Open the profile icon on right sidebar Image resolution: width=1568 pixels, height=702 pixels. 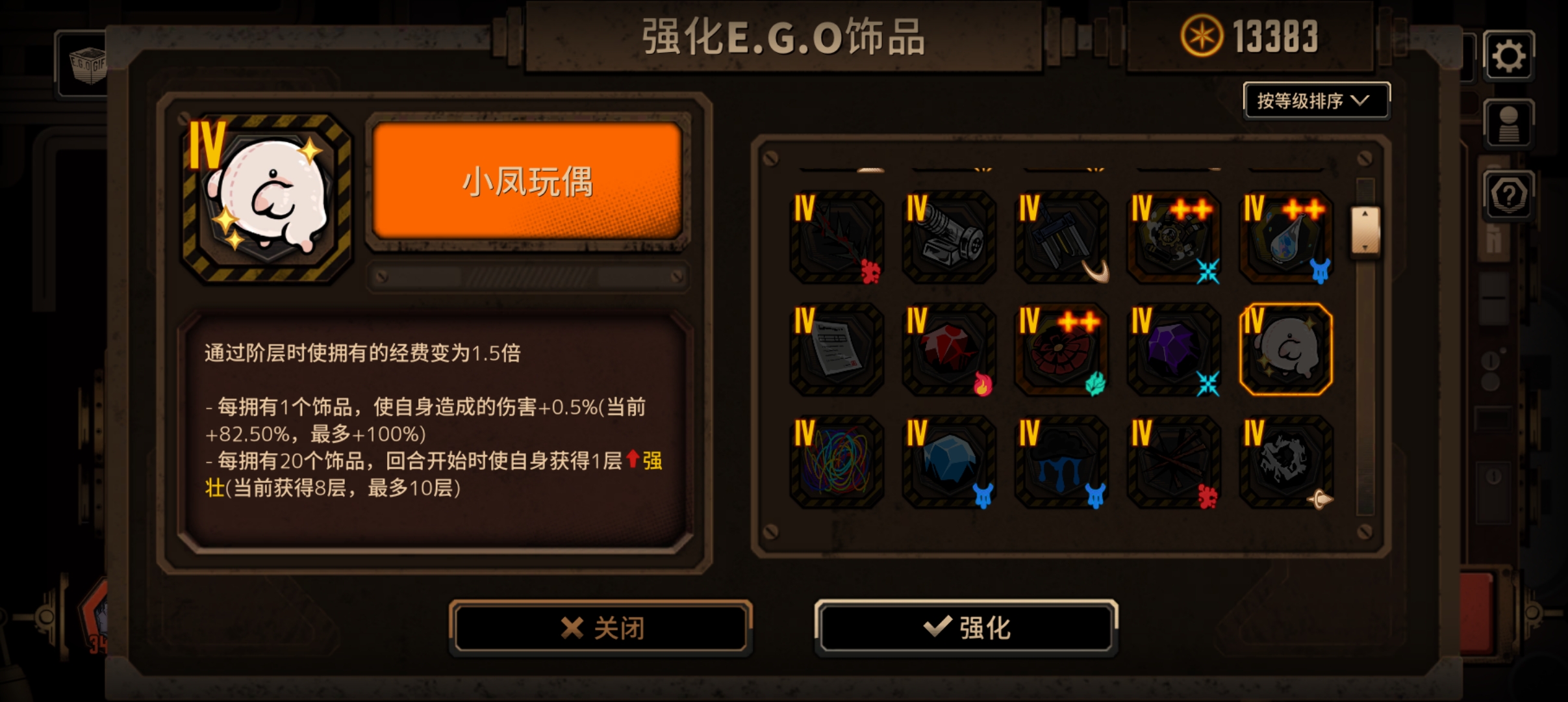pyautogui.click(x=1510, y=123)
